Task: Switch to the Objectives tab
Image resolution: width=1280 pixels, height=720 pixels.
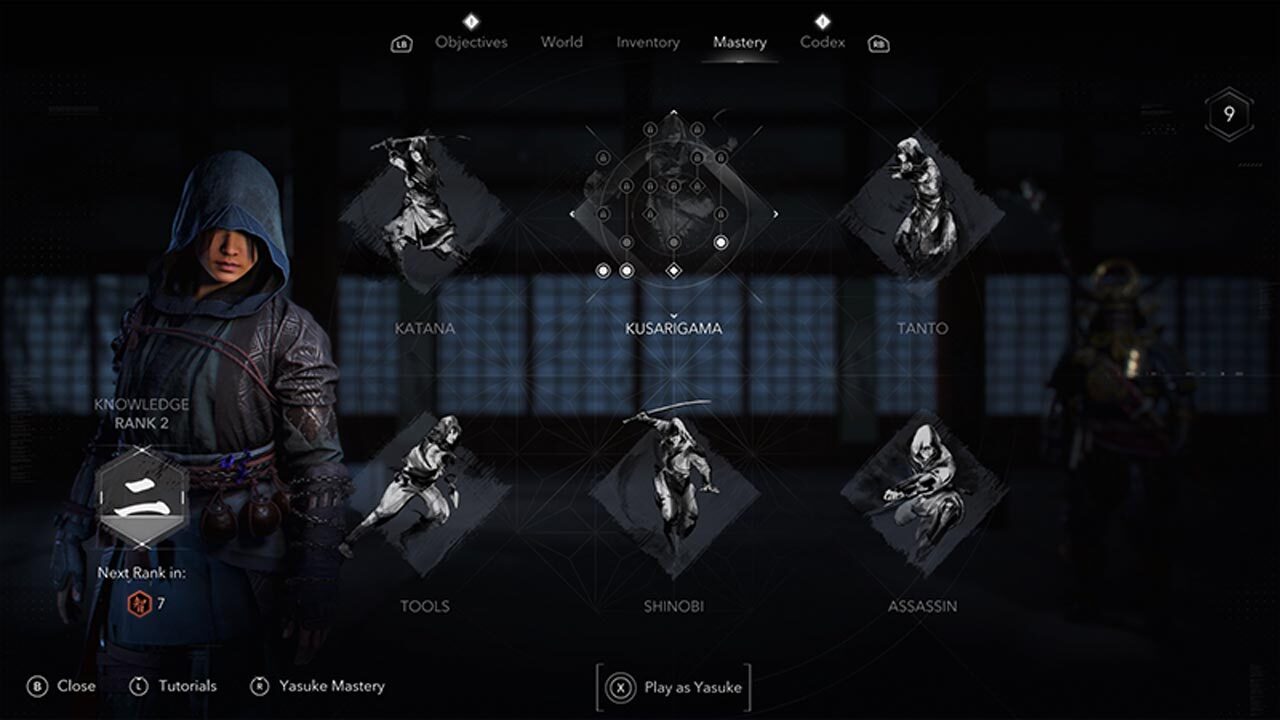Action: pos(471,42)
